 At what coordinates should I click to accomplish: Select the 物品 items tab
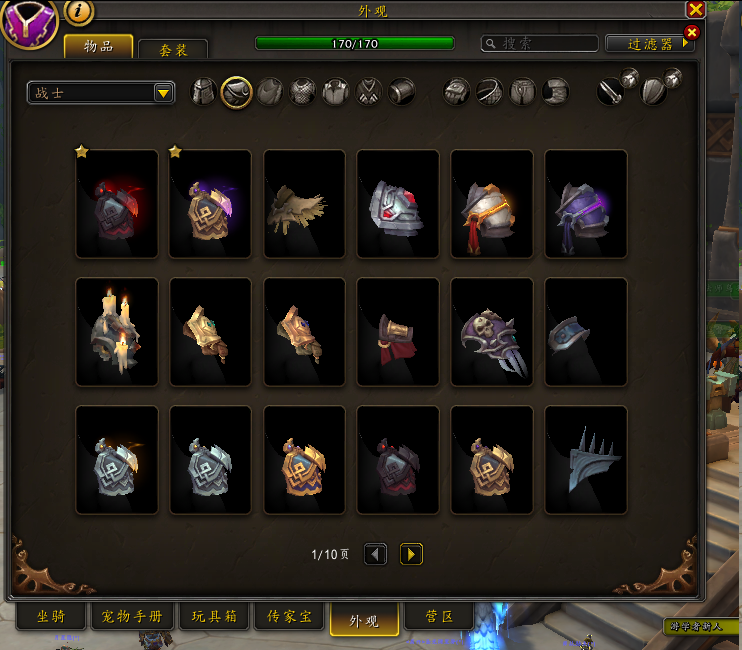(x=98, y=46)
